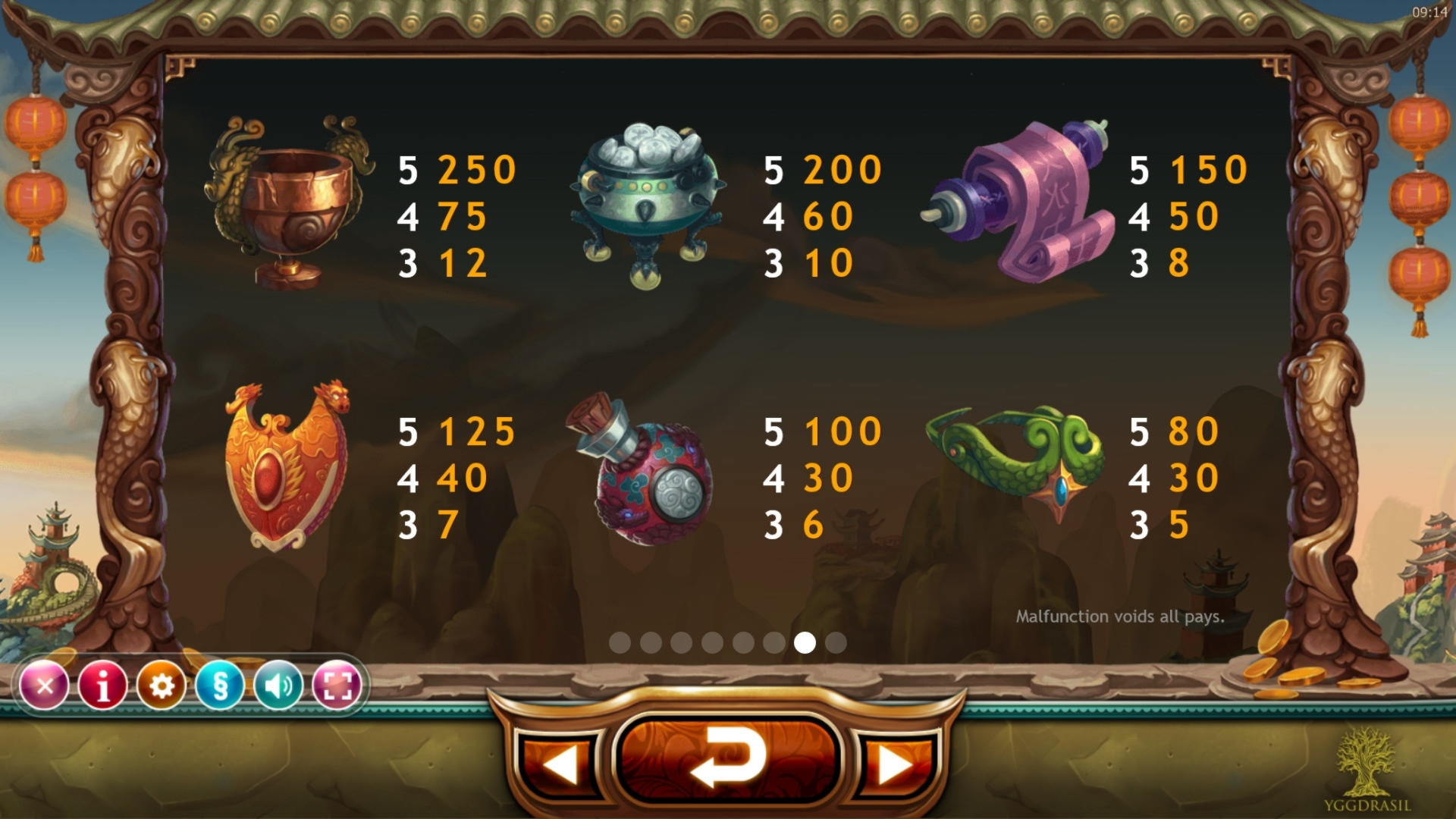Open the red info button
The height and width of the screenshot is (819, 1456).
103,686
